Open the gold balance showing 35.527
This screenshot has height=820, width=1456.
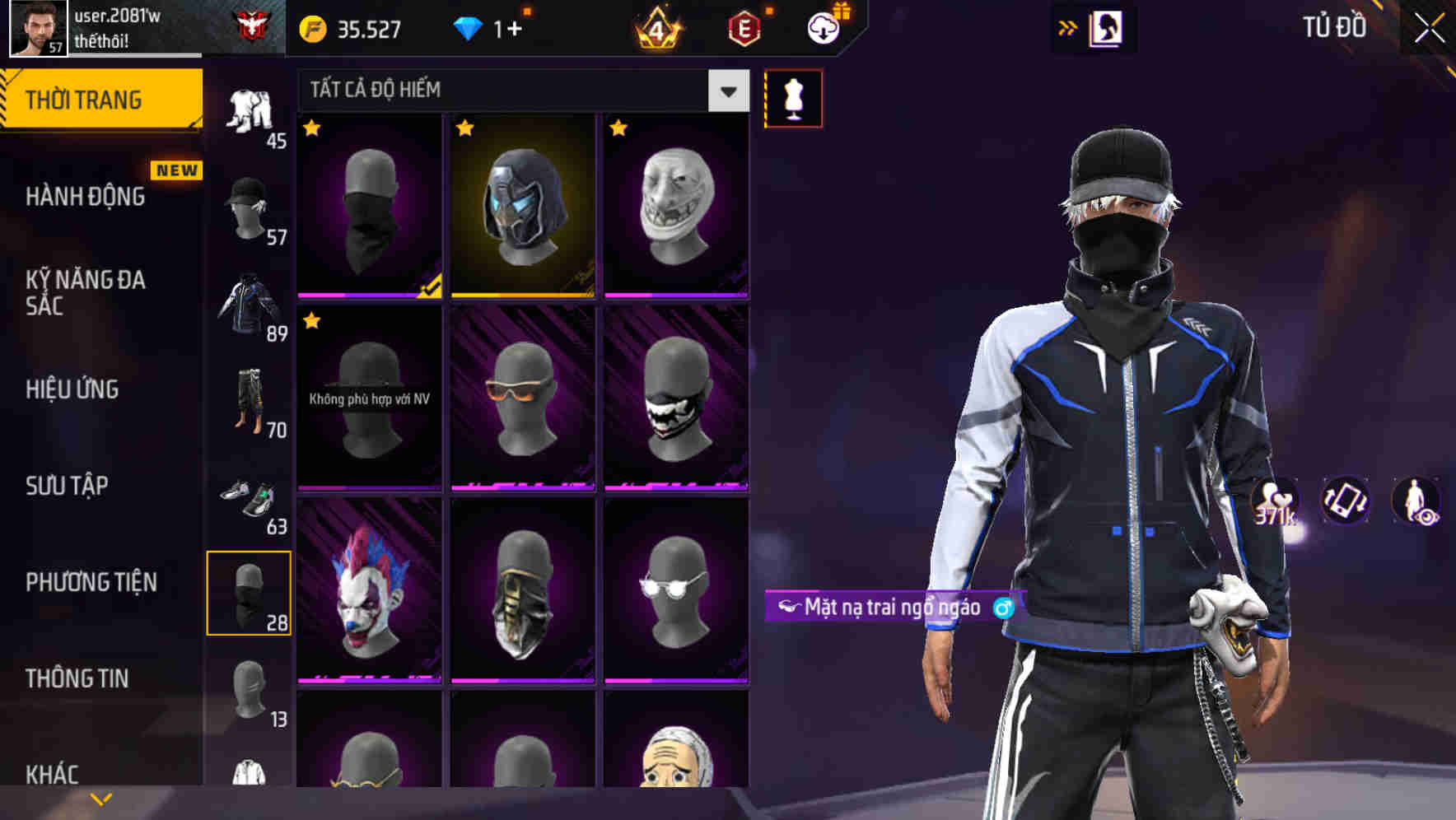[x=354, y=28]
